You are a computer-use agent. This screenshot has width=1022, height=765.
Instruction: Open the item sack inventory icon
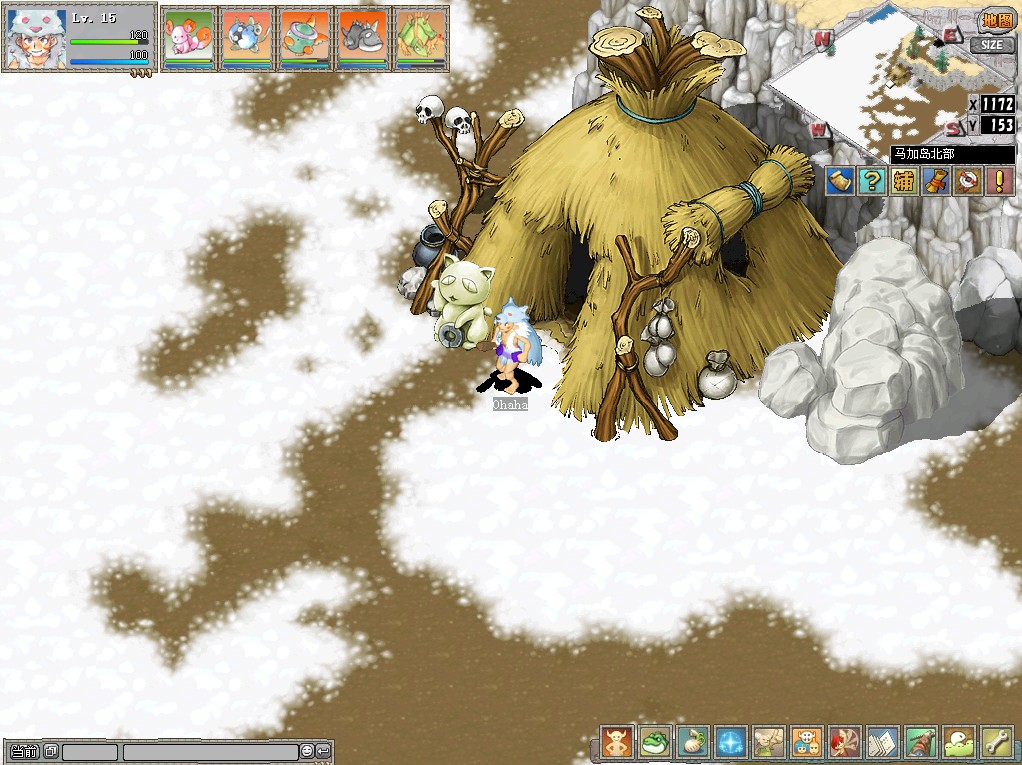tap(692, 743)
